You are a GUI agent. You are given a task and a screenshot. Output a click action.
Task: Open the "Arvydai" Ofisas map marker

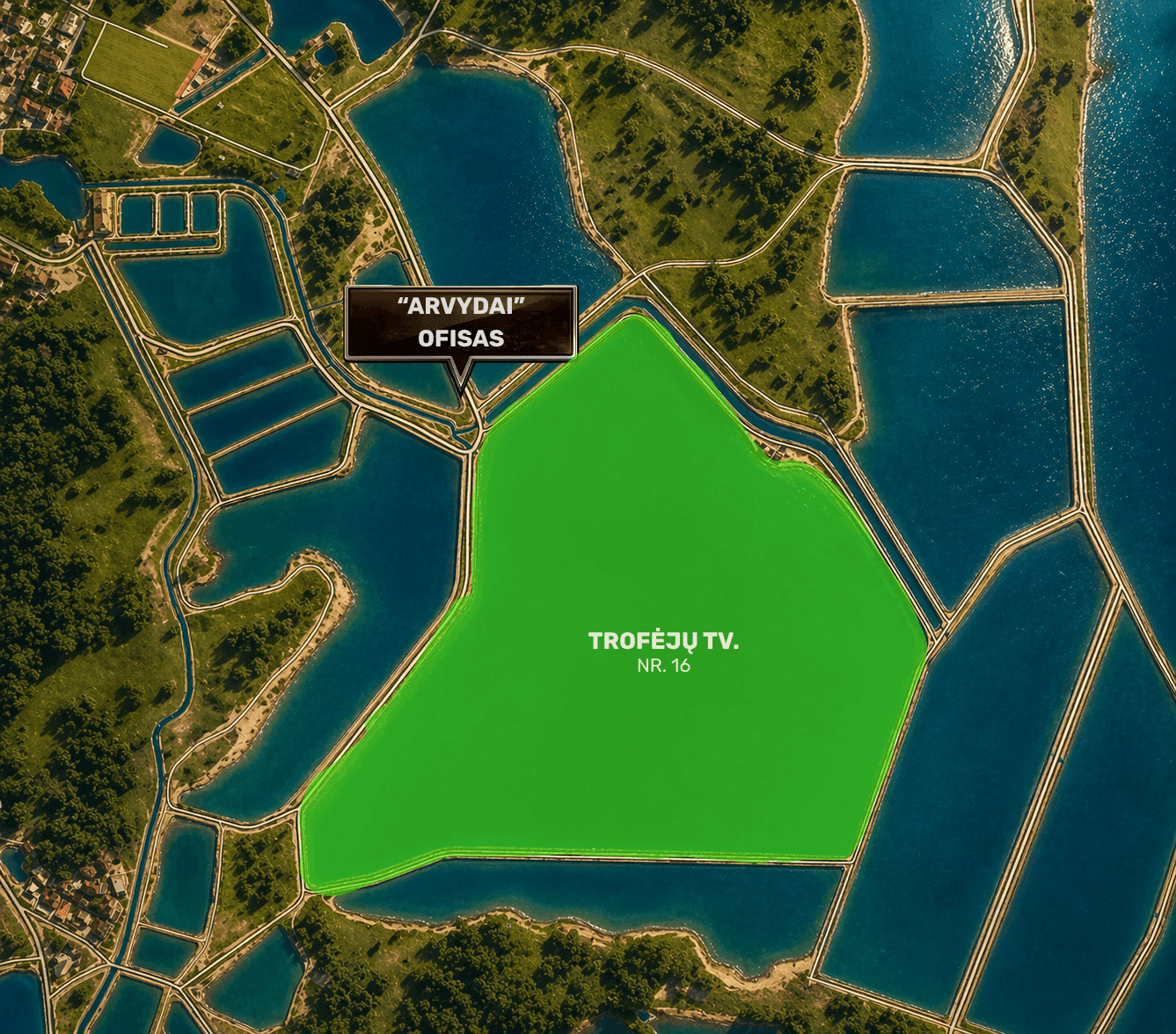point(460,323)
